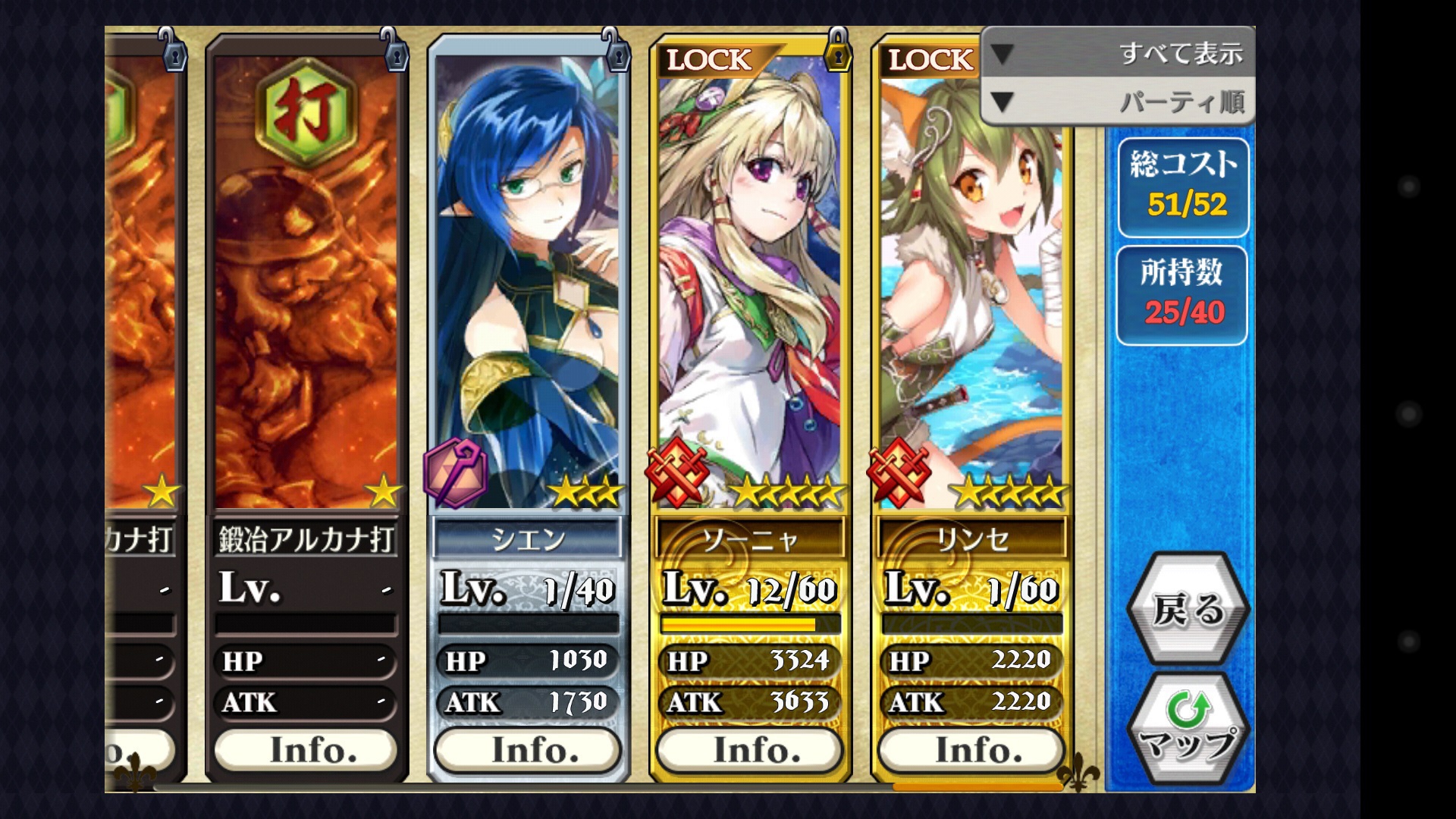
Task: Tap the 戻る back button
Action: click(1187, 610)
